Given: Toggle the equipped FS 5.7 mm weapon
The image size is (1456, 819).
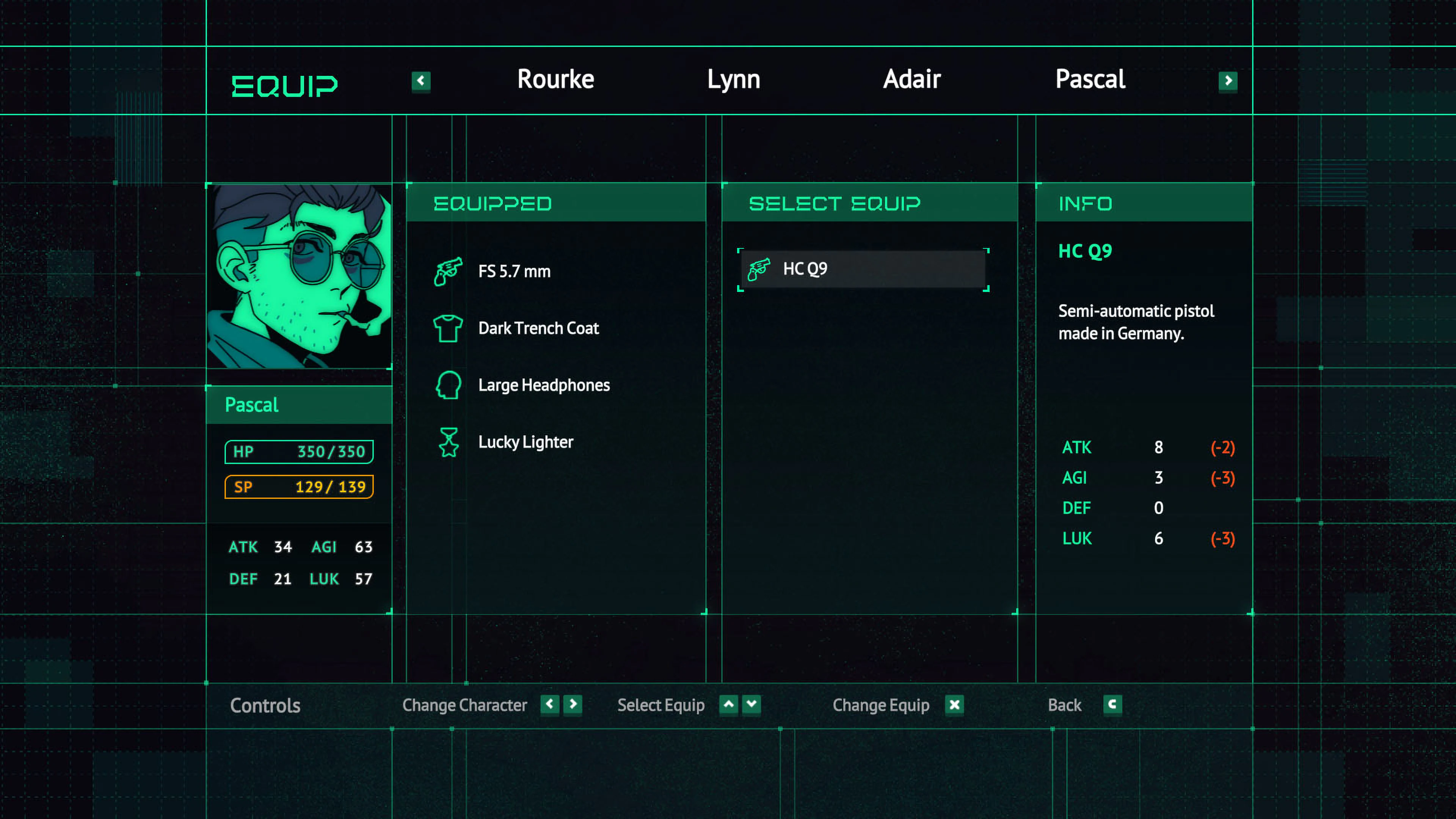Looking at the screenshot, I should pos(515,271).
